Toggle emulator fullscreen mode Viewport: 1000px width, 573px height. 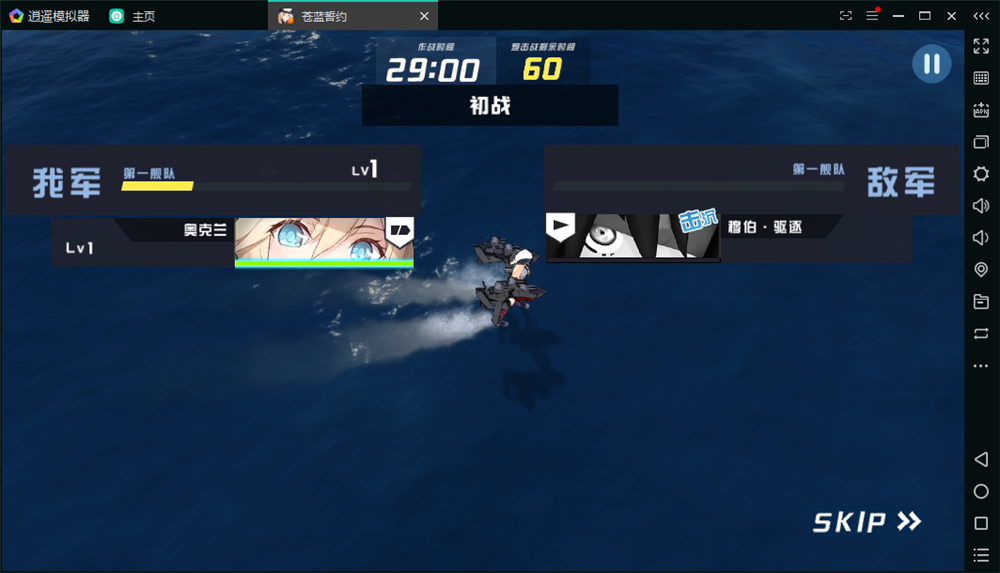point(981,47)
